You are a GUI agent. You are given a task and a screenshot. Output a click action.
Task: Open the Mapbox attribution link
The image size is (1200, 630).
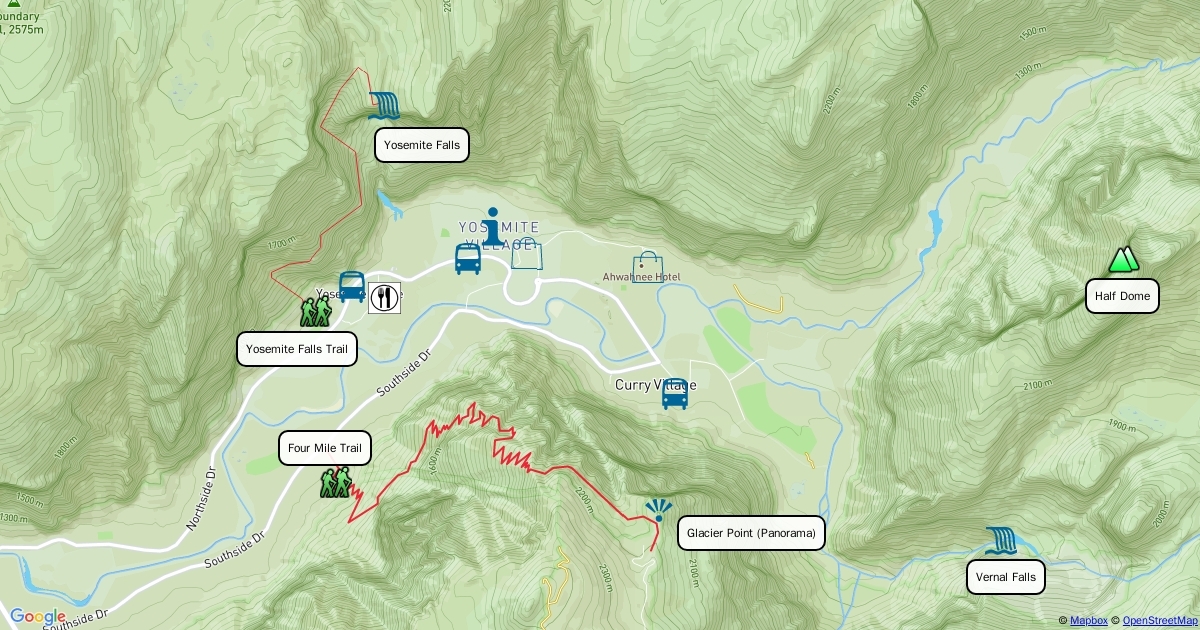1088,621
